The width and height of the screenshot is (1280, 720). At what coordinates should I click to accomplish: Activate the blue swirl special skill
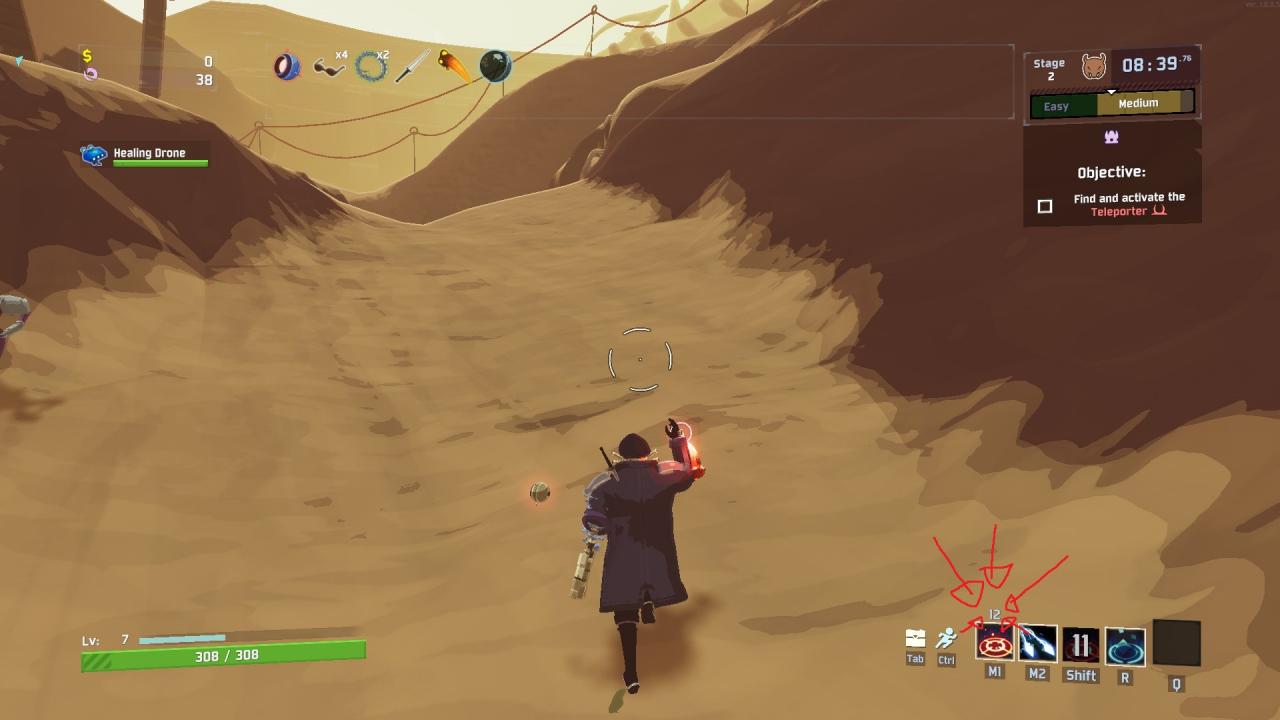pos(1125,646)
